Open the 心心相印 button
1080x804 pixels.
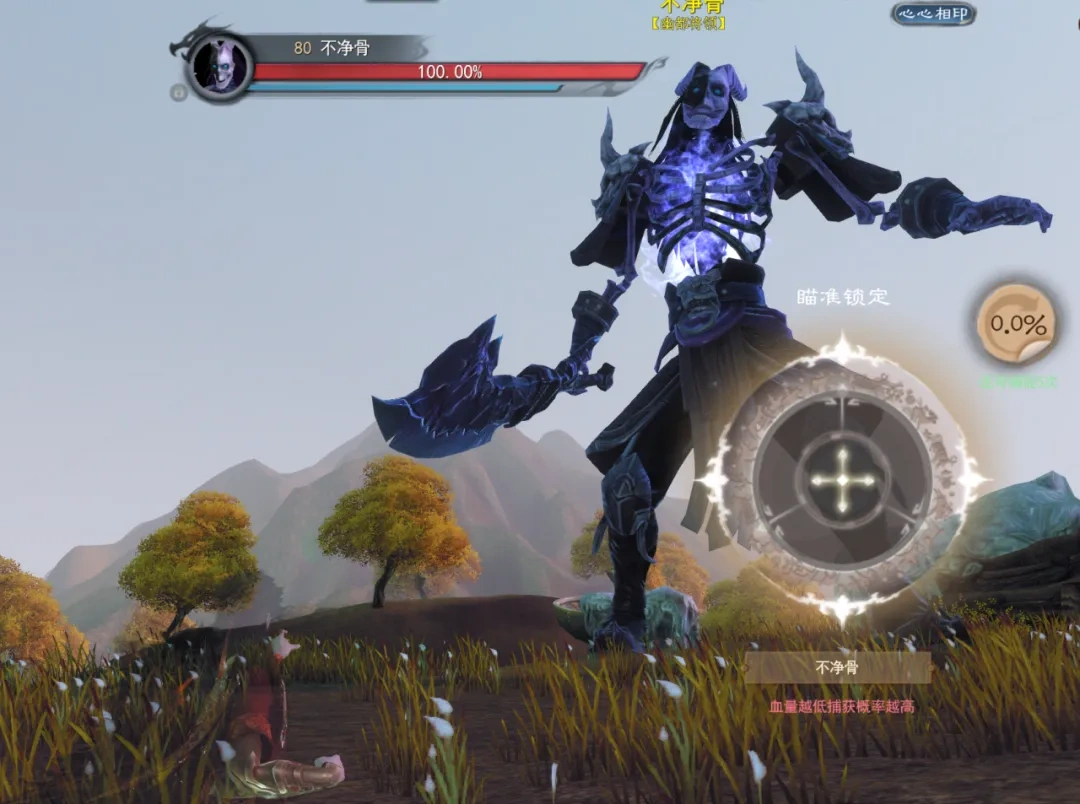click(933, 14)
